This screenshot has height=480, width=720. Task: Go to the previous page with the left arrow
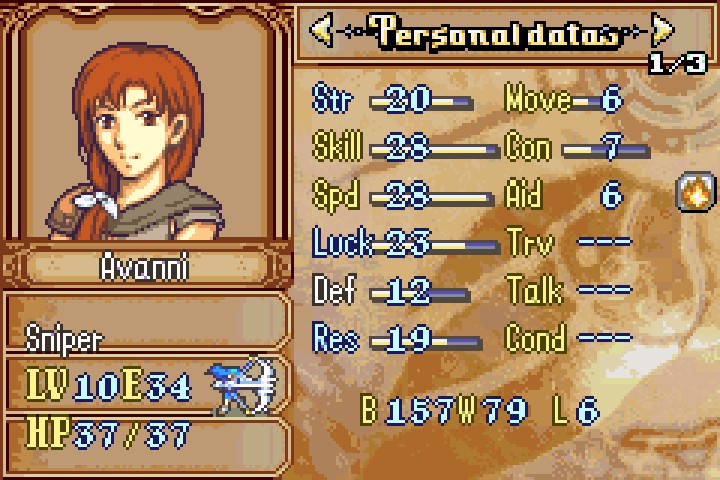click(x=322, y=30)
